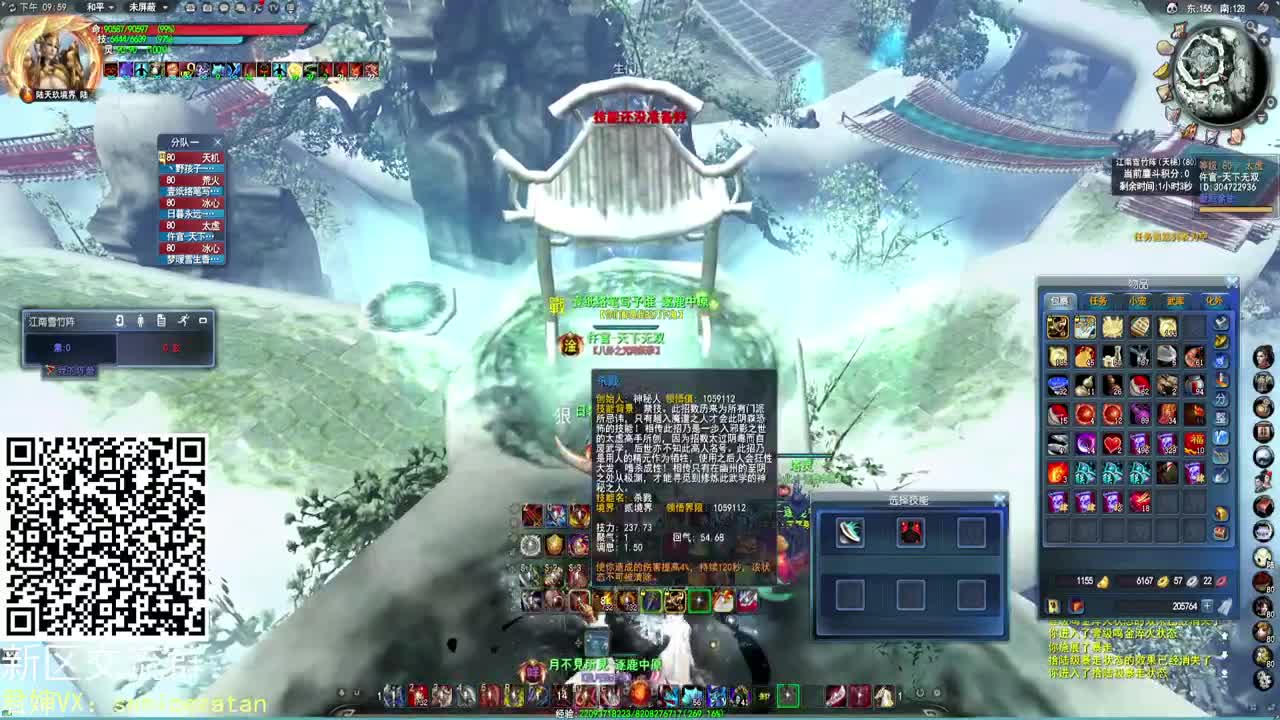
Task: Select the red twin-blade skill in skill picker
Action: (x=909, y=531)
